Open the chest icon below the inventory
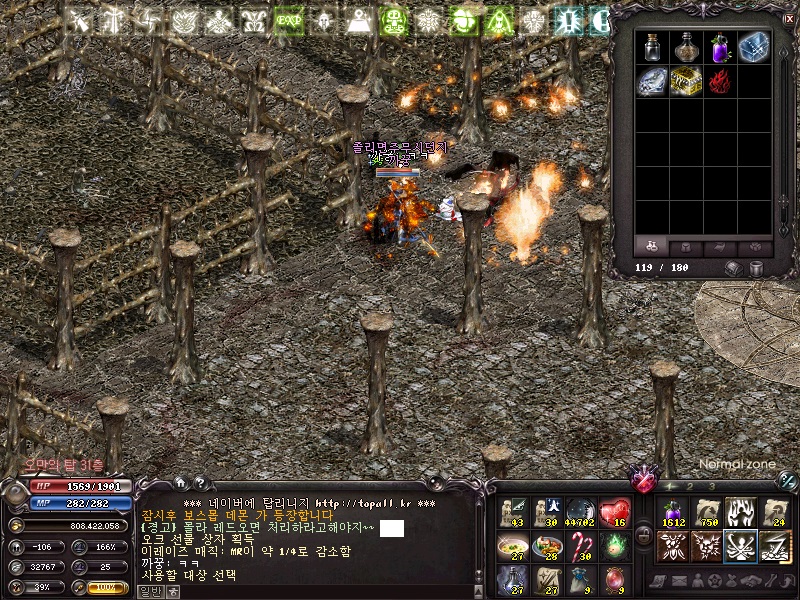This screenshot has height=600, width=800. click(733, 268)
